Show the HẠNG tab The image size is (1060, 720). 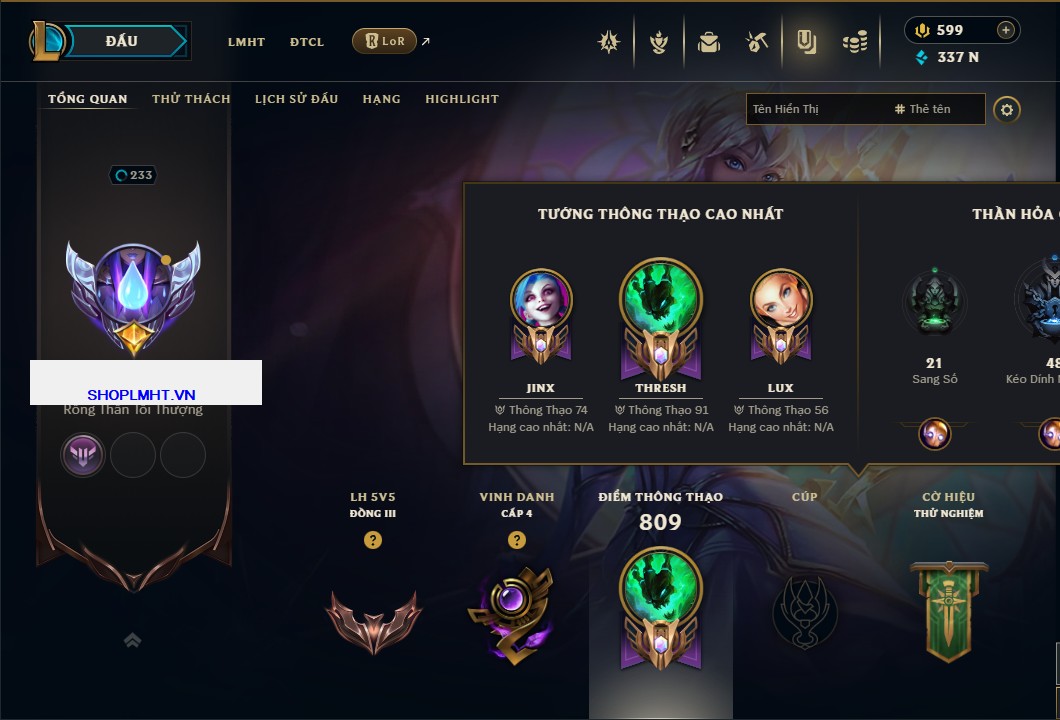381,99
